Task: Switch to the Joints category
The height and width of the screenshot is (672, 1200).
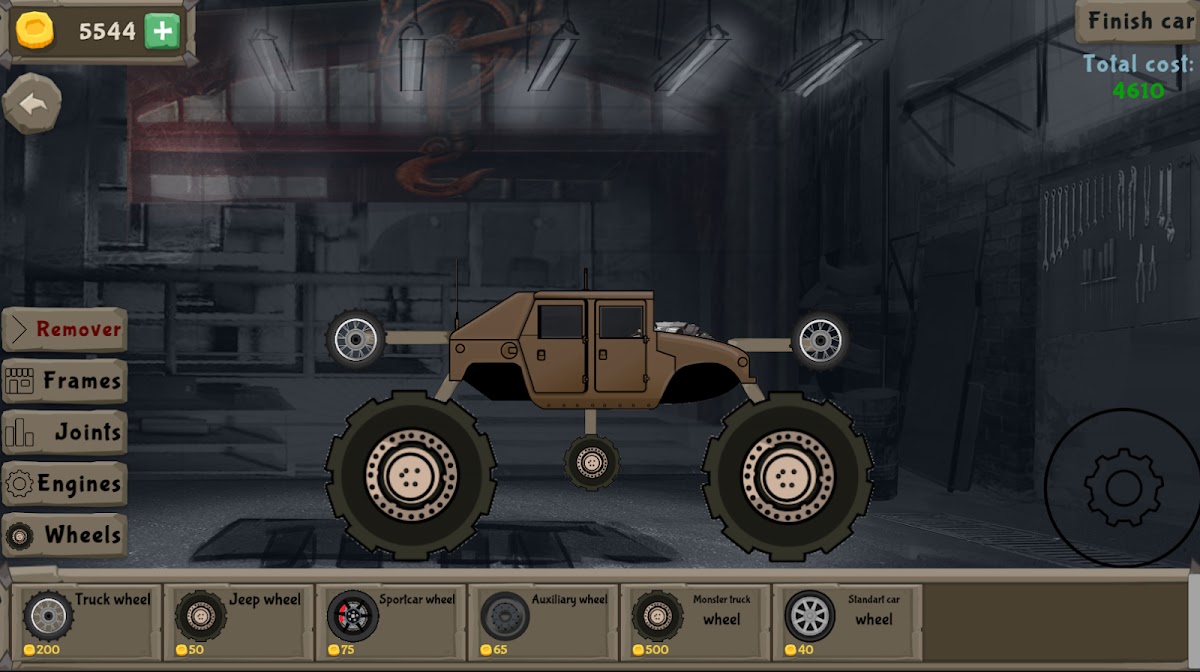Action: pyautogui.click(x=65, y=433)
